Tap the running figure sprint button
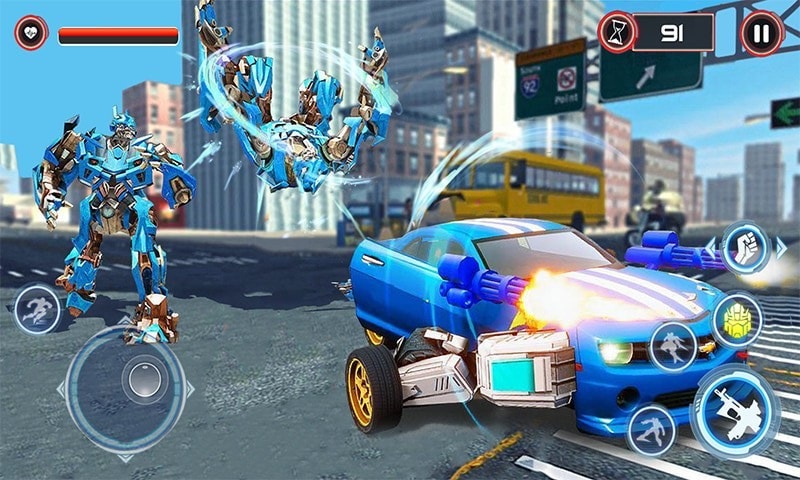 (x=38, y=309)
